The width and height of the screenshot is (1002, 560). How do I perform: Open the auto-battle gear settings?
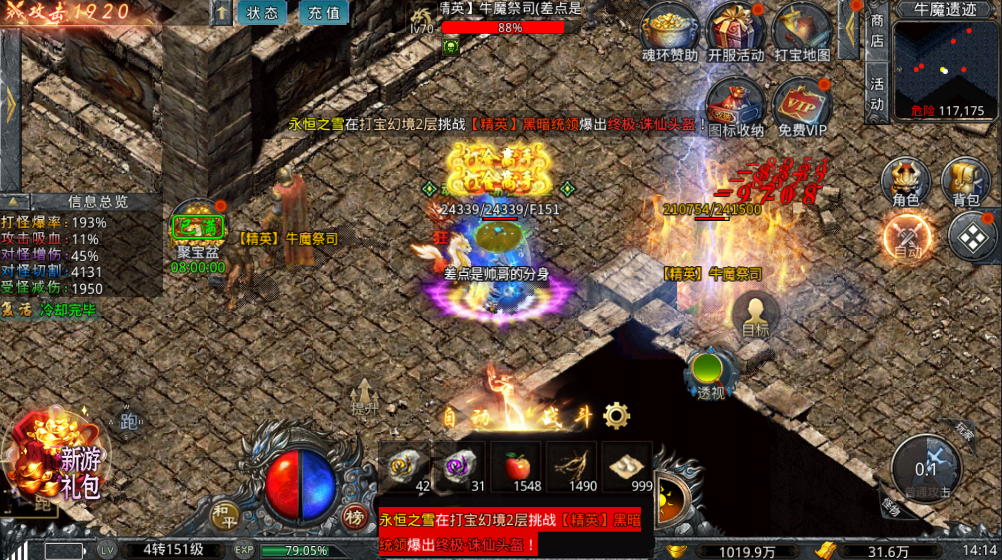tap(616, 415)
